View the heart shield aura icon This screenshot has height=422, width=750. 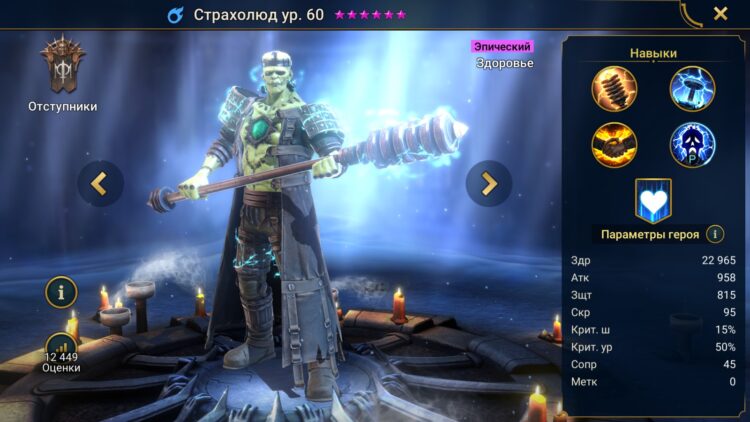point(653,200)
